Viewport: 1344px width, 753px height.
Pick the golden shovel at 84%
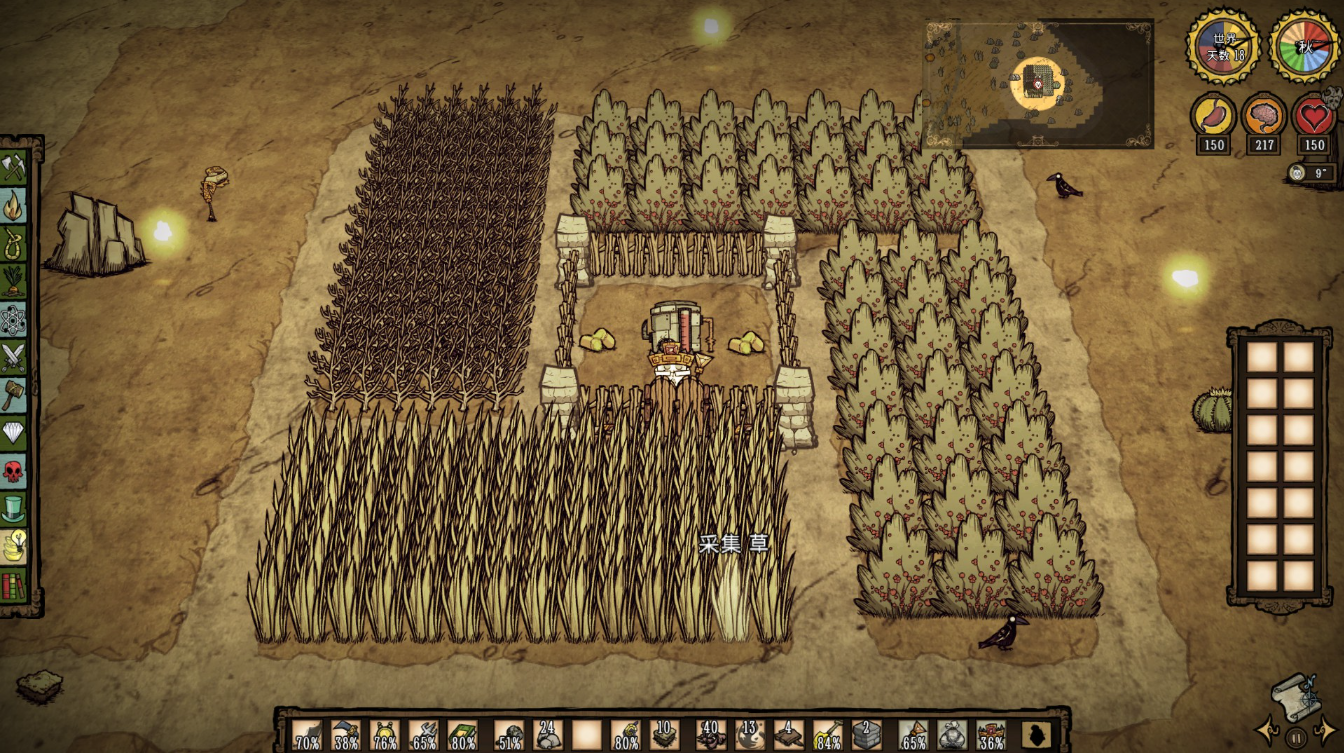827,735
